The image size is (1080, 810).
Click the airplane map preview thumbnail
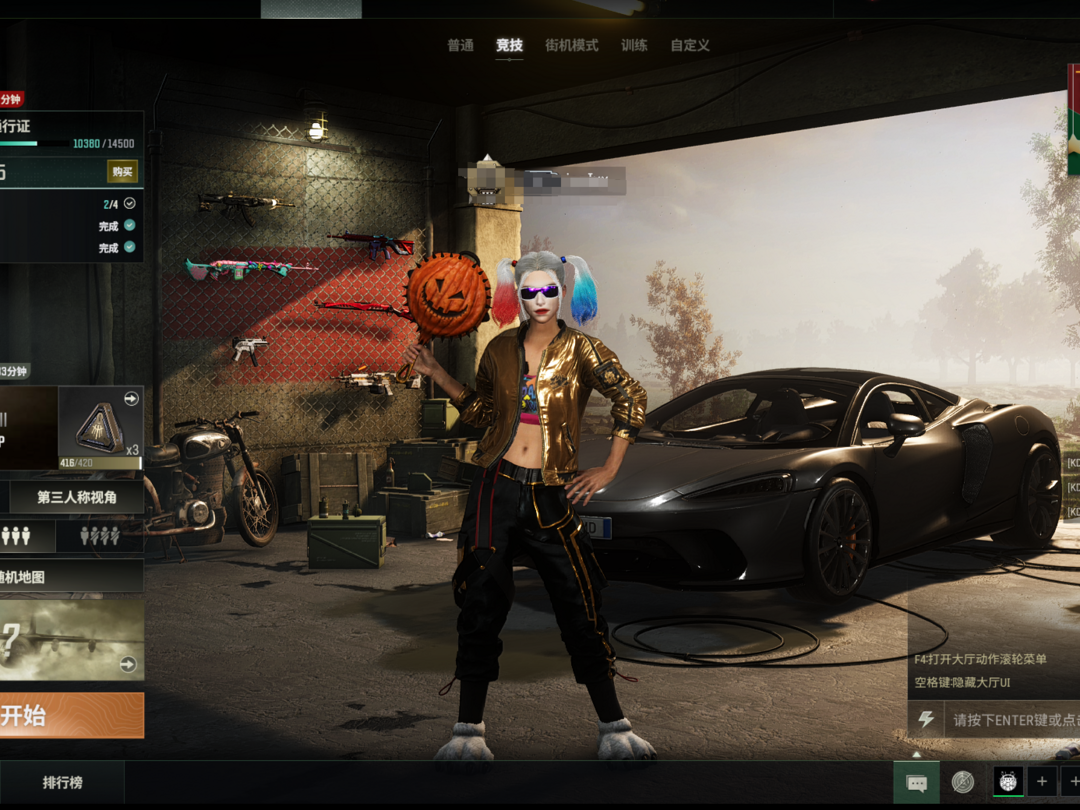[x=70, y=640]
